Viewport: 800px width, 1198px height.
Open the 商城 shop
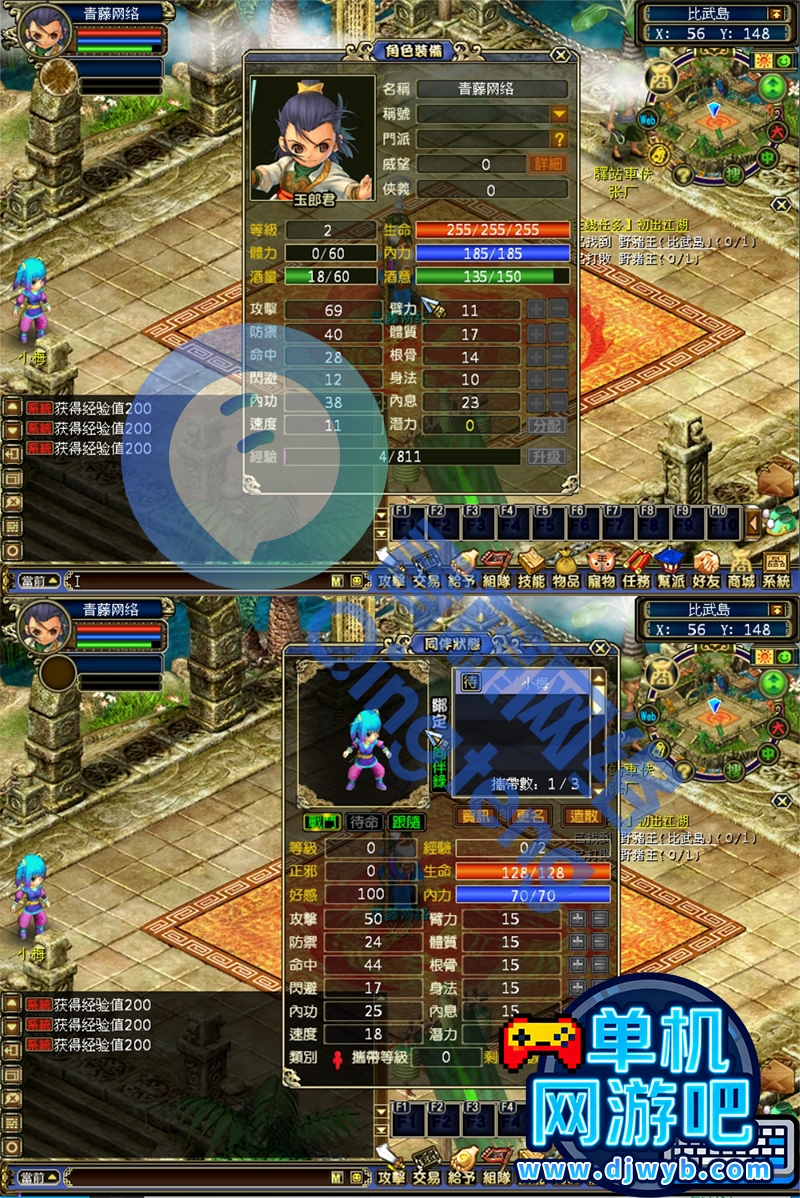click(741, 570)
